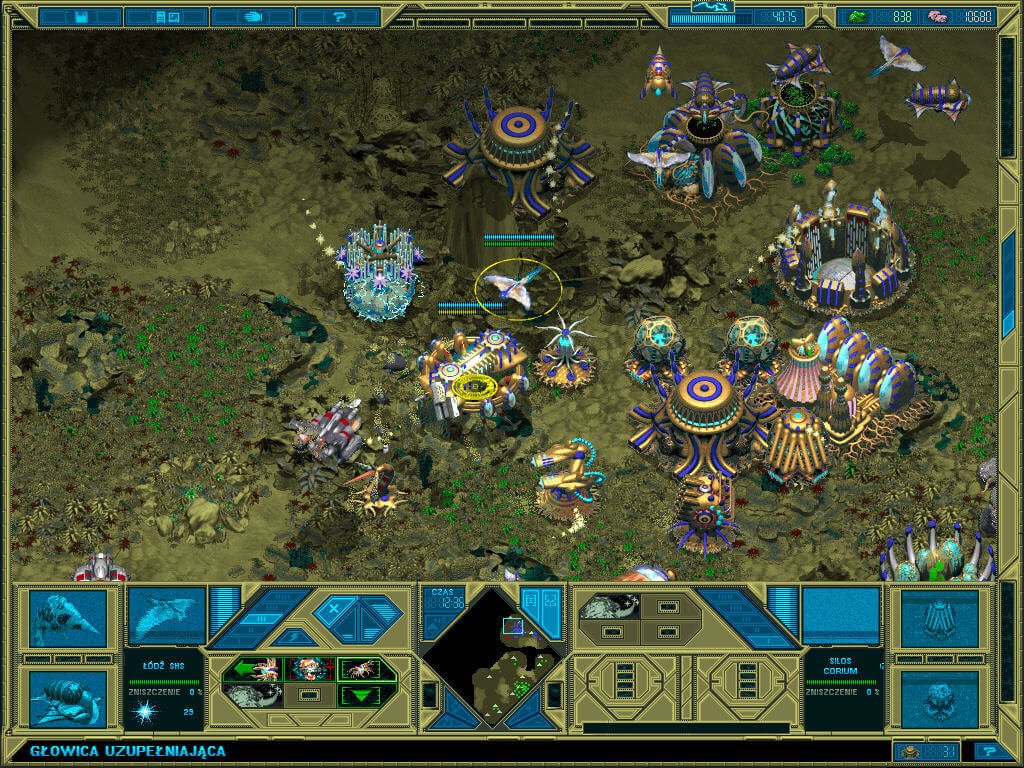Select the lower-left submarine portrait panel
Viewport: 1024px width, 768px height.
[67, 698]
